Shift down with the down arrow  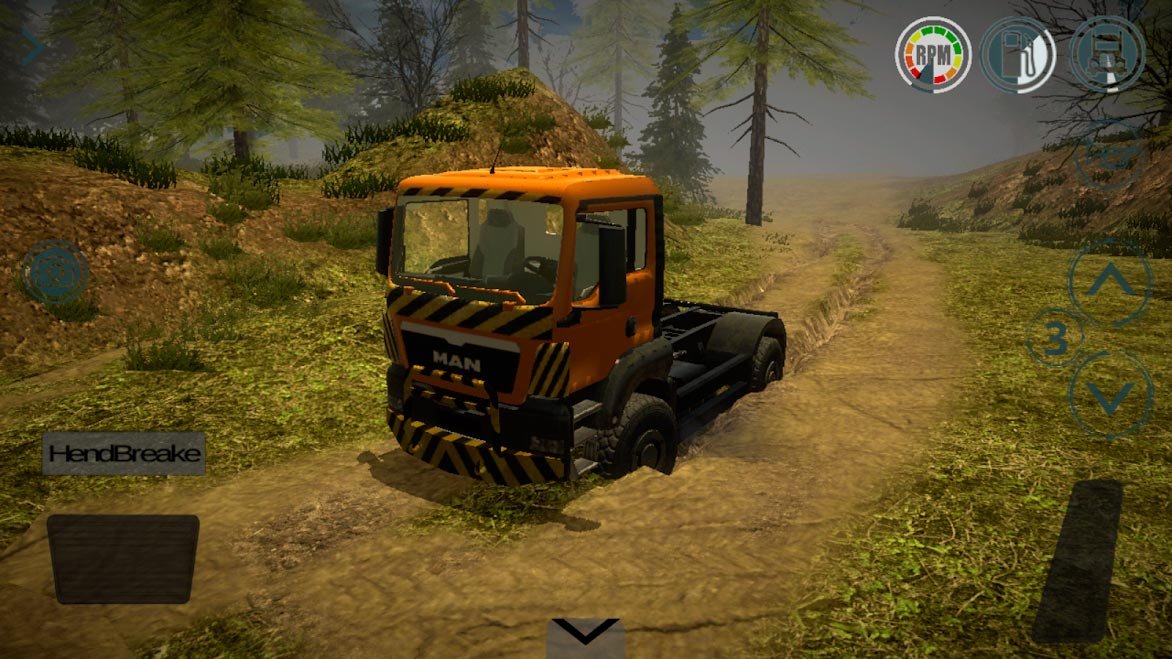click(1110, 395)
